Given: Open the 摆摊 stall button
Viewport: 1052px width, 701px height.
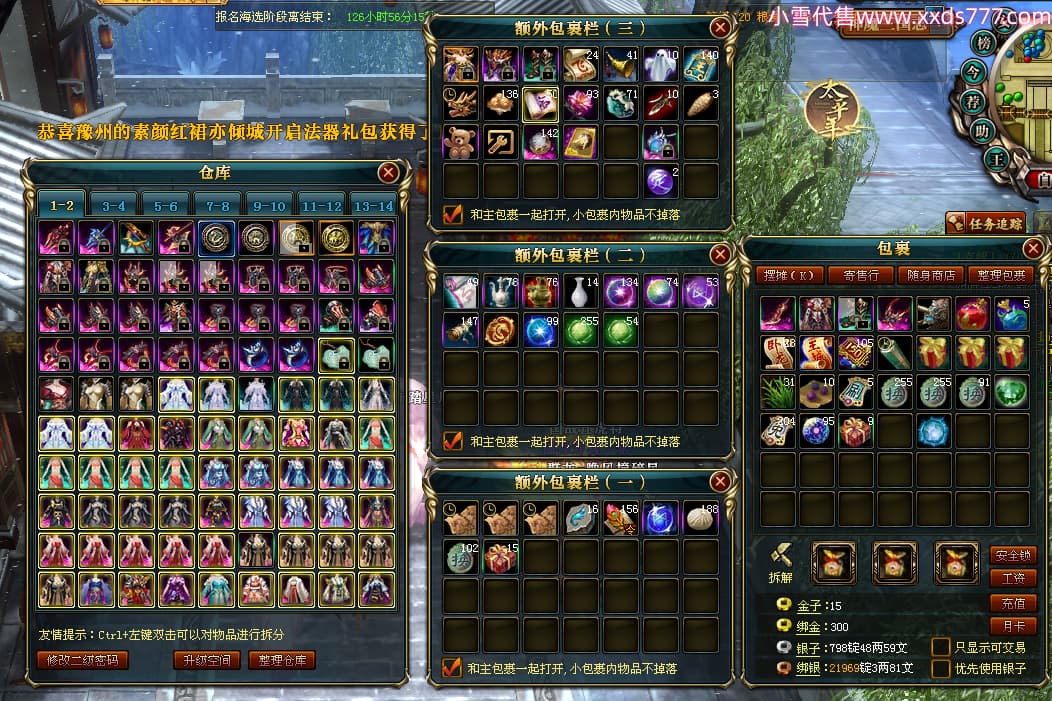Looking at the screenshot, I should click(789, 275).
